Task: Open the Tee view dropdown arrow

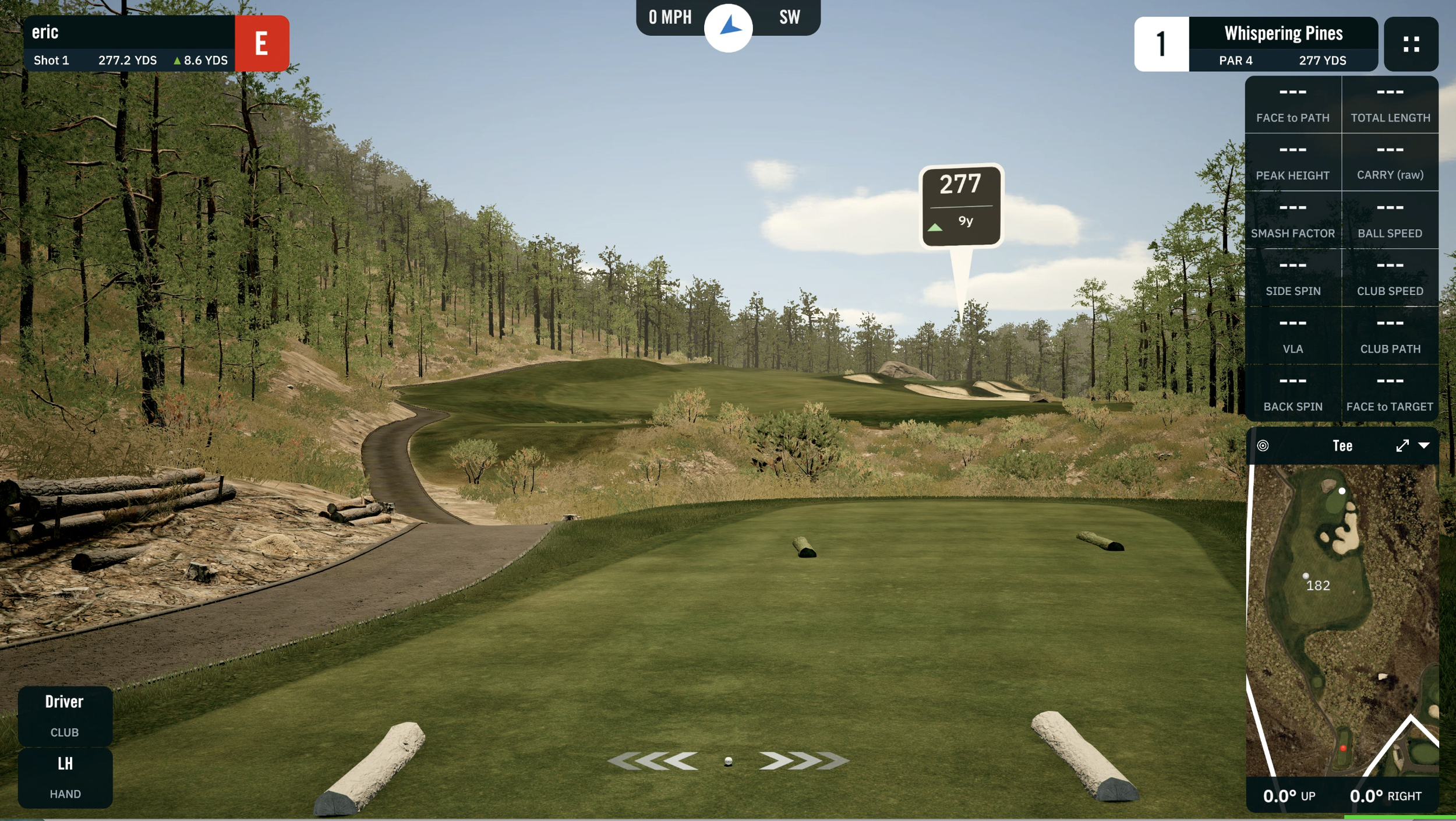Action: point(1424,446)
